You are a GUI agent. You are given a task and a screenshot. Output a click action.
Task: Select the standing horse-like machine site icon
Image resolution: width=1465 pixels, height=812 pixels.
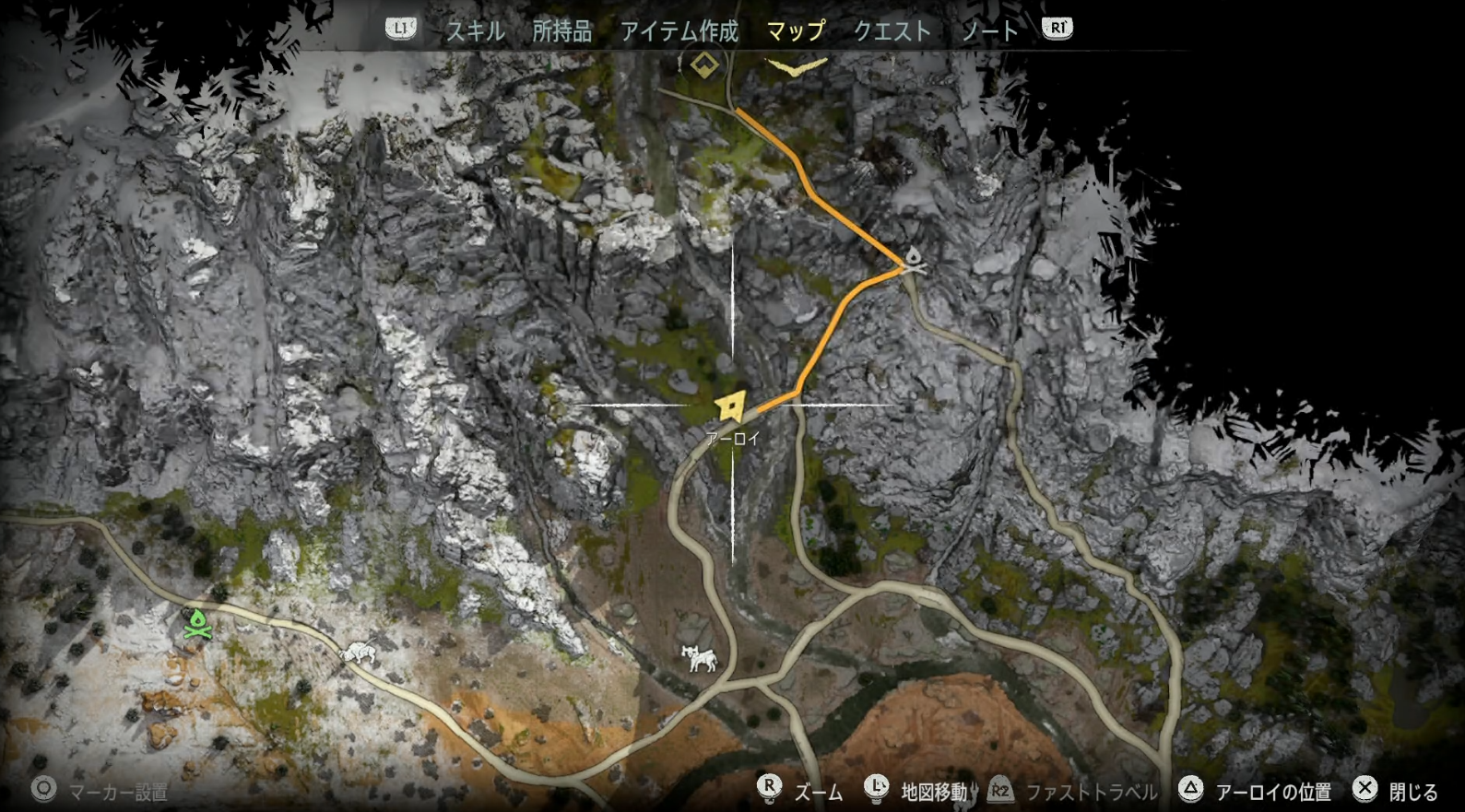[699, 658]
